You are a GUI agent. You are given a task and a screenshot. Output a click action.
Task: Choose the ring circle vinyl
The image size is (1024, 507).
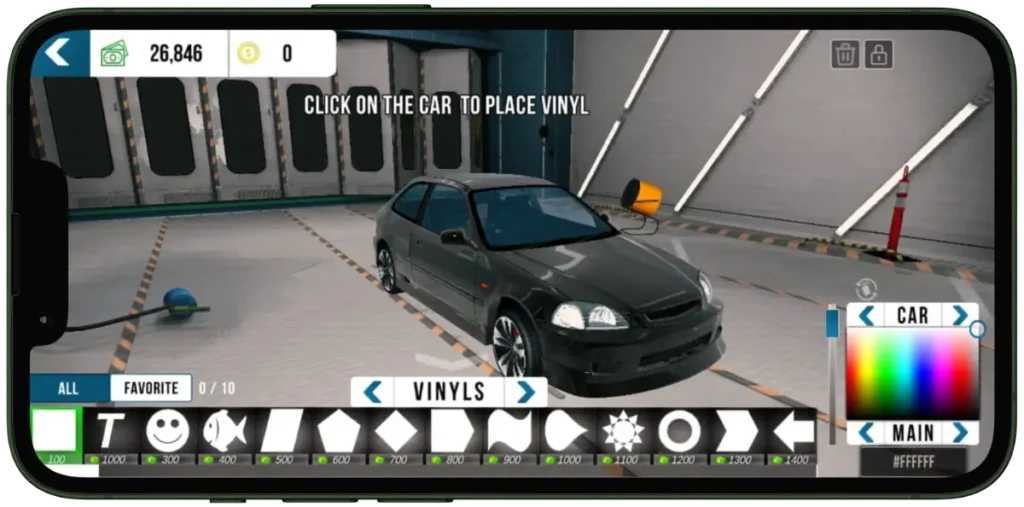[x=680, y=431]
